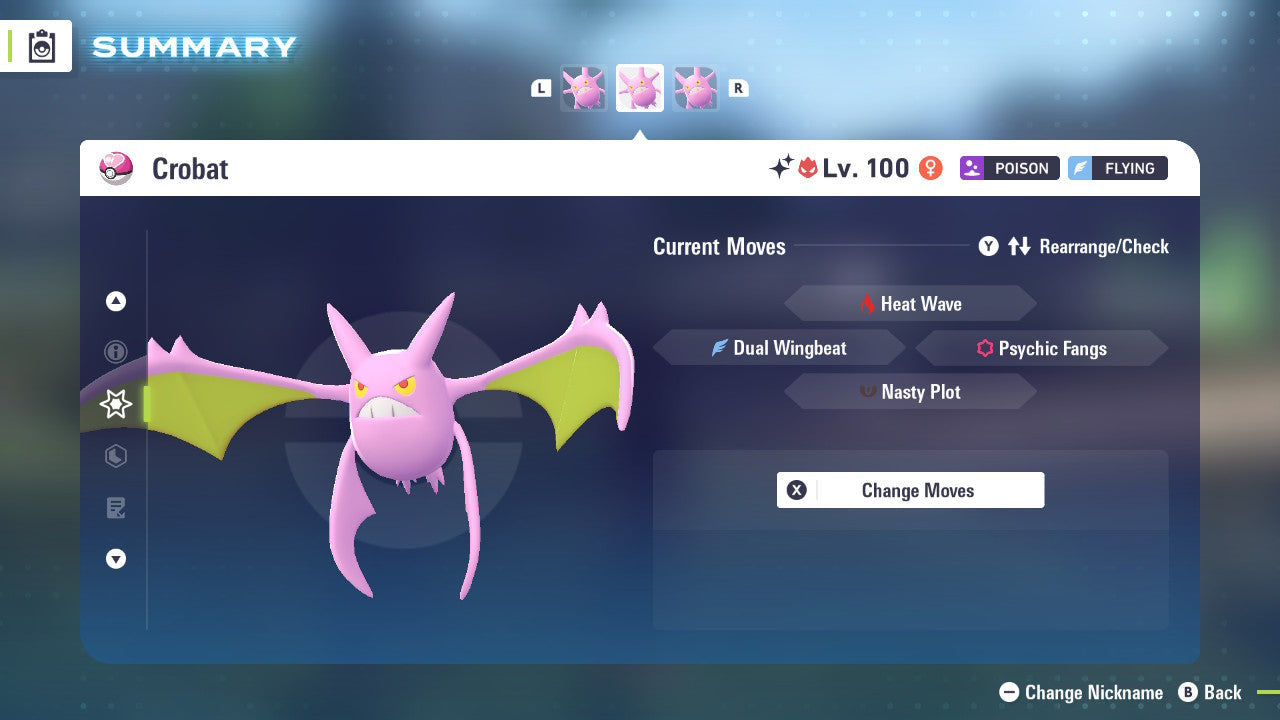Select the info icon in the left sidebar
Screen dimensions: 1280x720
tap(115, 352)
